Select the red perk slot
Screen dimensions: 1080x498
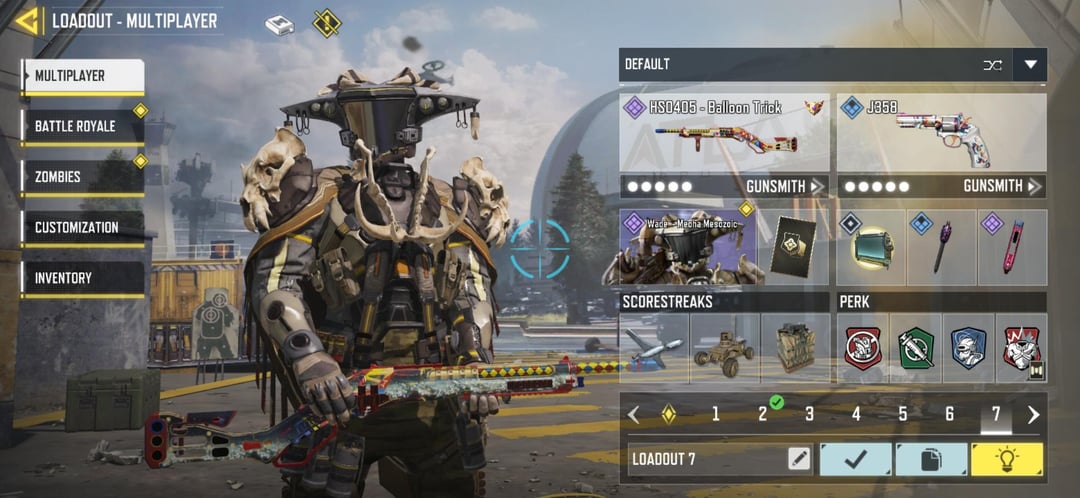pyautogui.click(x=863, y=349)
